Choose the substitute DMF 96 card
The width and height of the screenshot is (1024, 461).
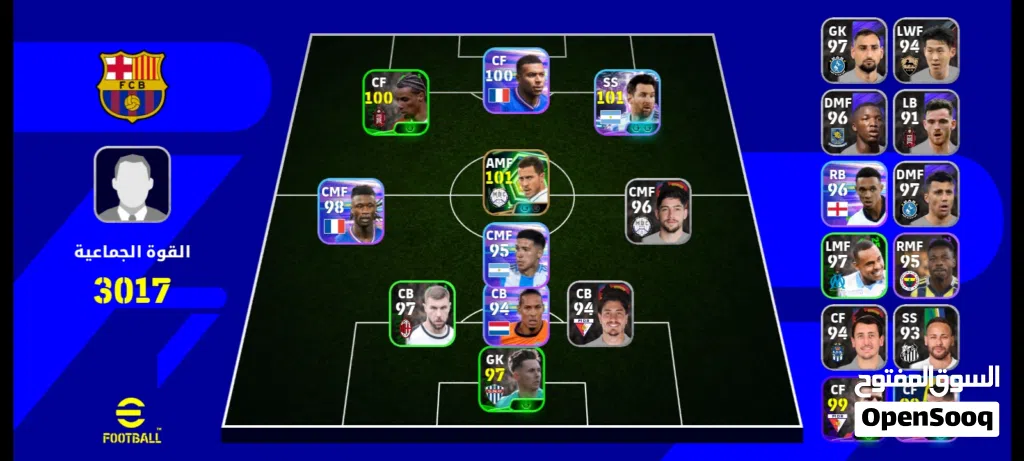tap(854, 122)
